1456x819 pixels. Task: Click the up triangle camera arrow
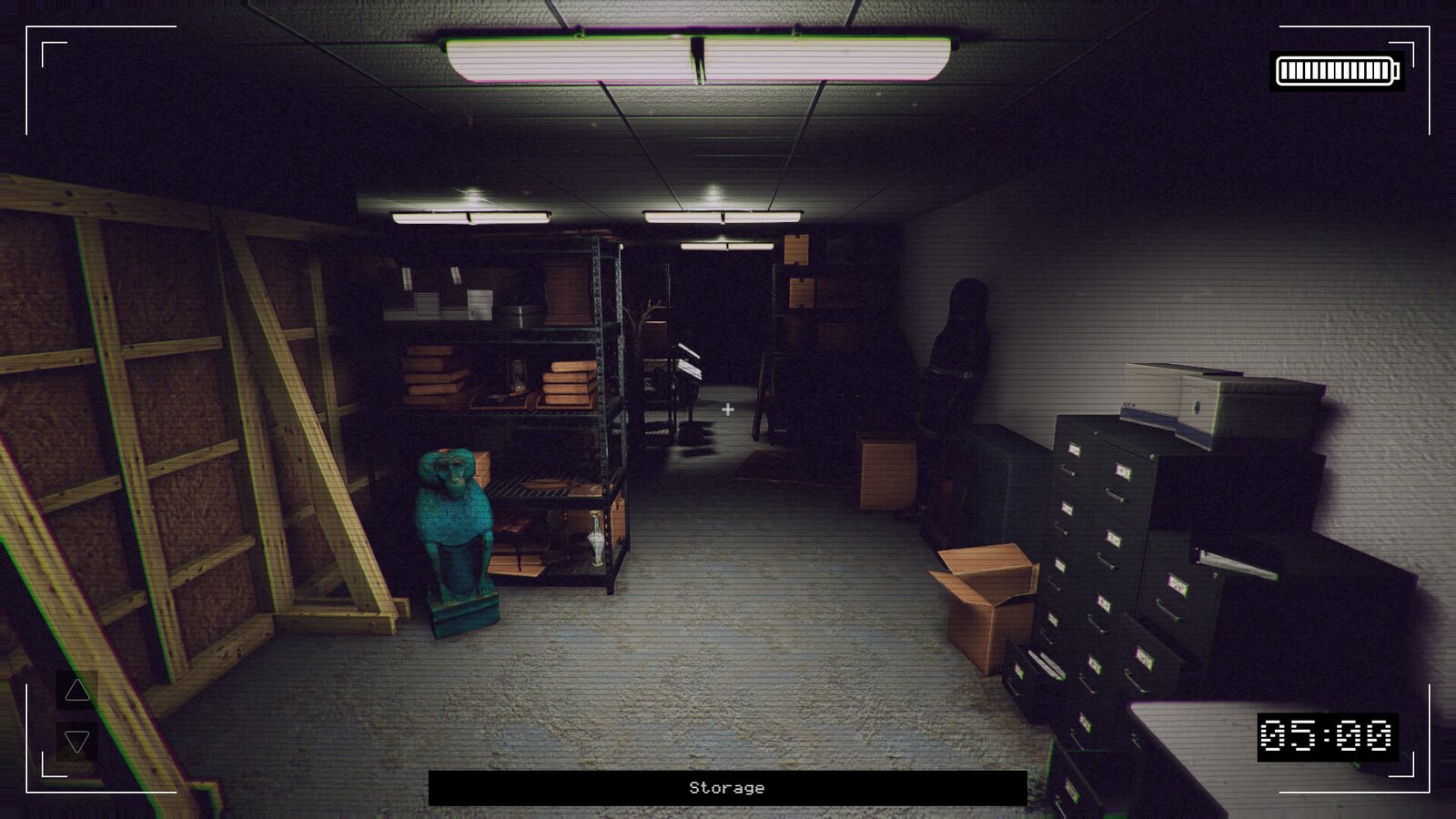77,691
